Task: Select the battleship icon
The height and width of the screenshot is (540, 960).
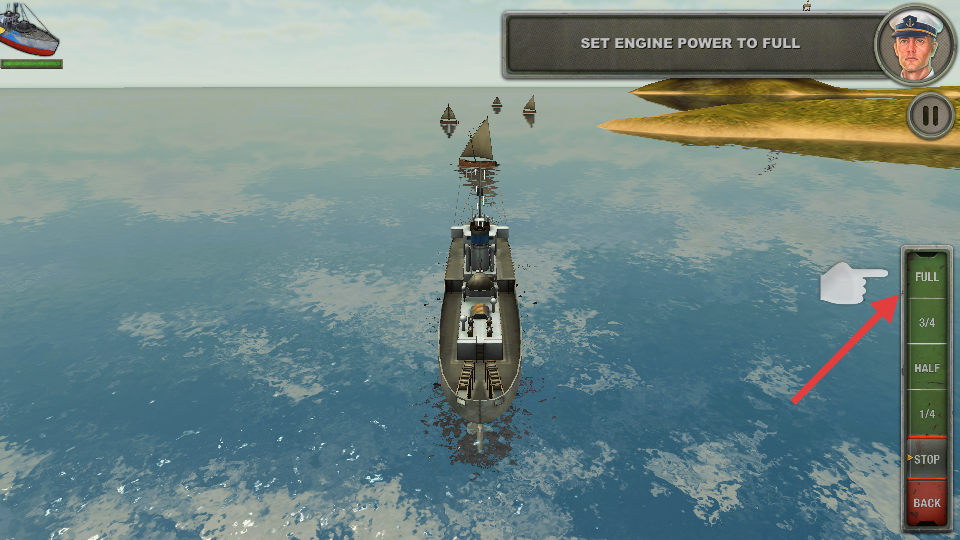Action: click(28, 30)
